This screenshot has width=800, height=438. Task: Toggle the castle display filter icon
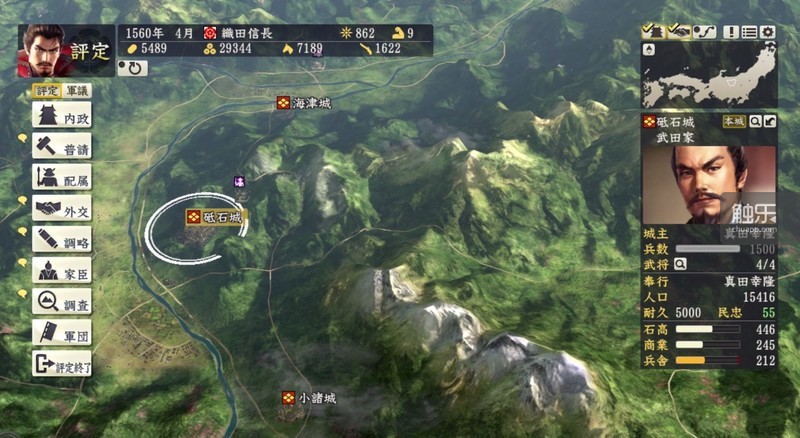click(x=653, y=32)
